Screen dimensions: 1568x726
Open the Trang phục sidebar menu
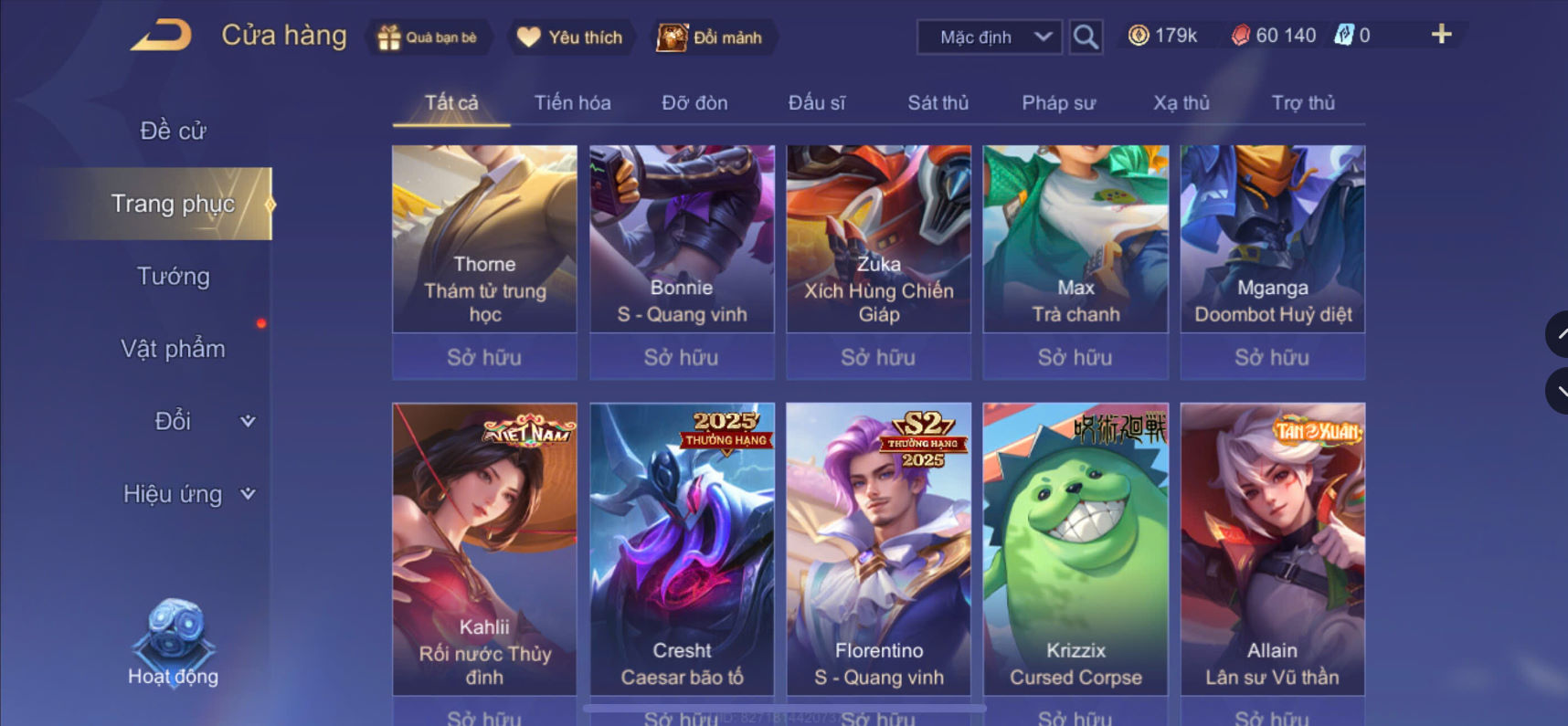click(174, 203)
